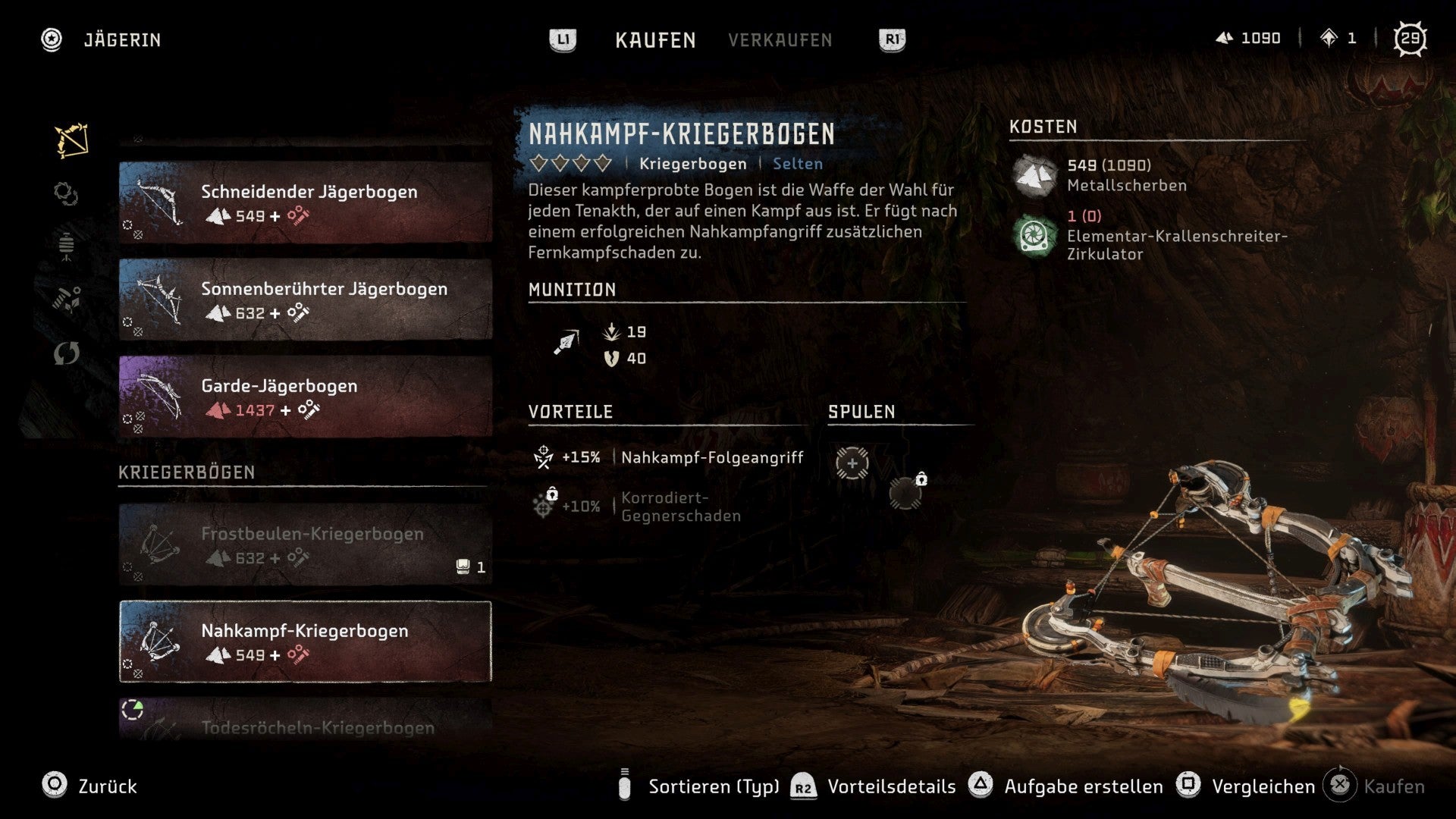Select the empty plus coil slot

(x=852, y=465)
